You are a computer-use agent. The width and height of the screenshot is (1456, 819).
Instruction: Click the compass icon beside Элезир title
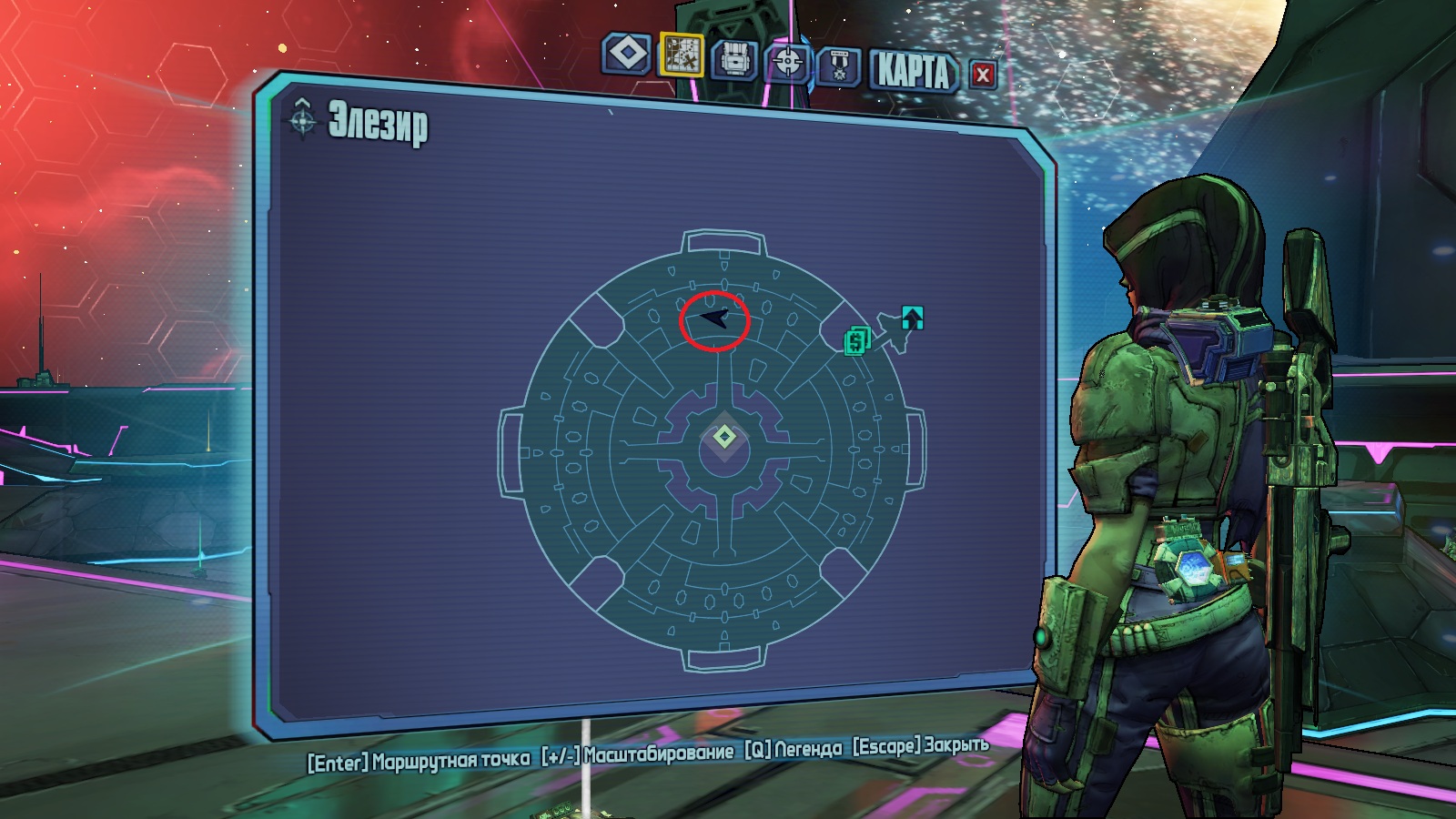pyautogui.click(x=303, y=118)
